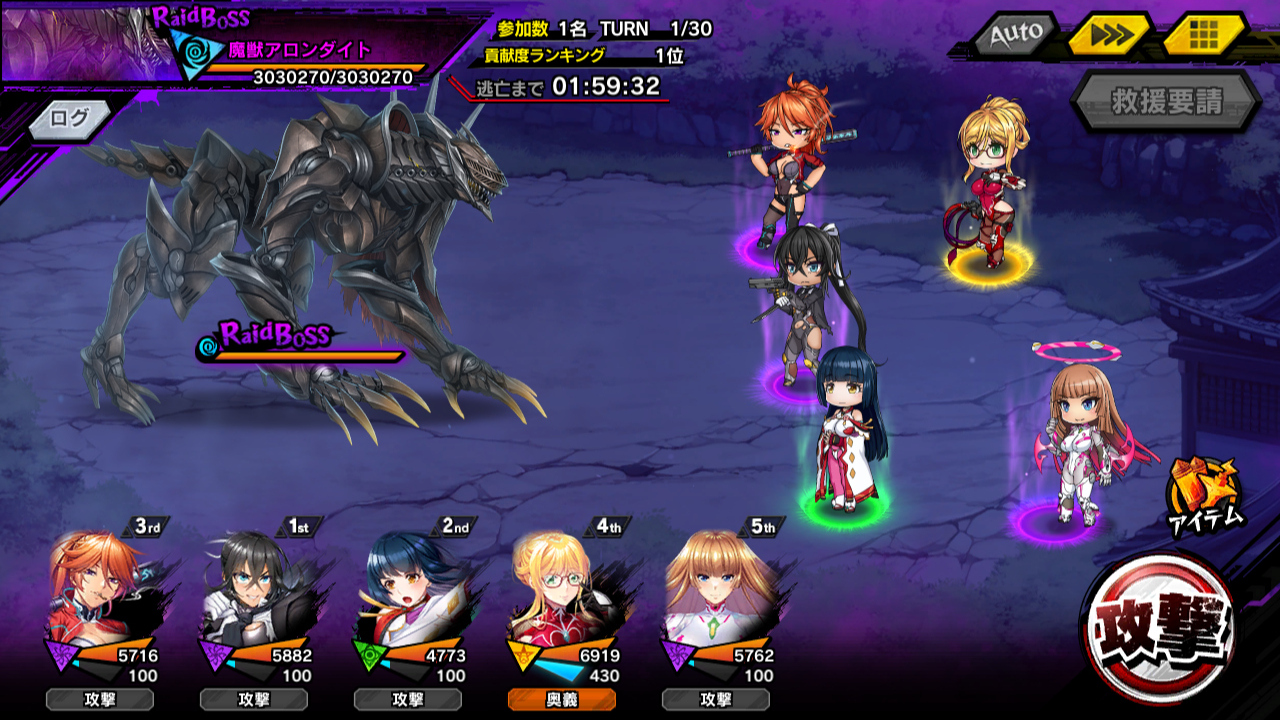Toggle the Auto battle button
Image resolution: width=1280 pixels, height=720 pixels.
(1015, 35)
